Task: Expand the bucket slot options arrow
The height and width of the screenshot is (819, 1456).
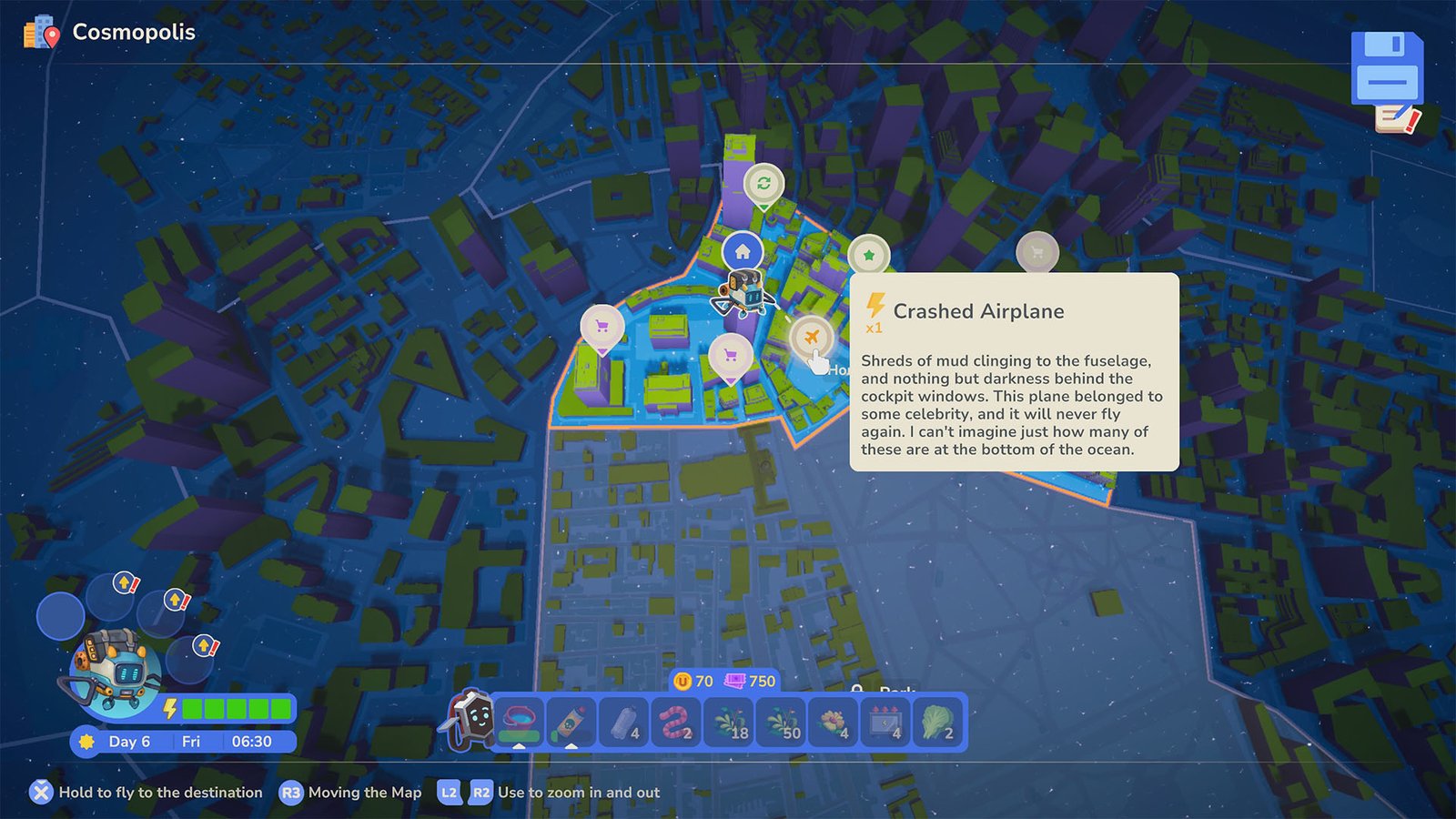Action: (519, 747)
